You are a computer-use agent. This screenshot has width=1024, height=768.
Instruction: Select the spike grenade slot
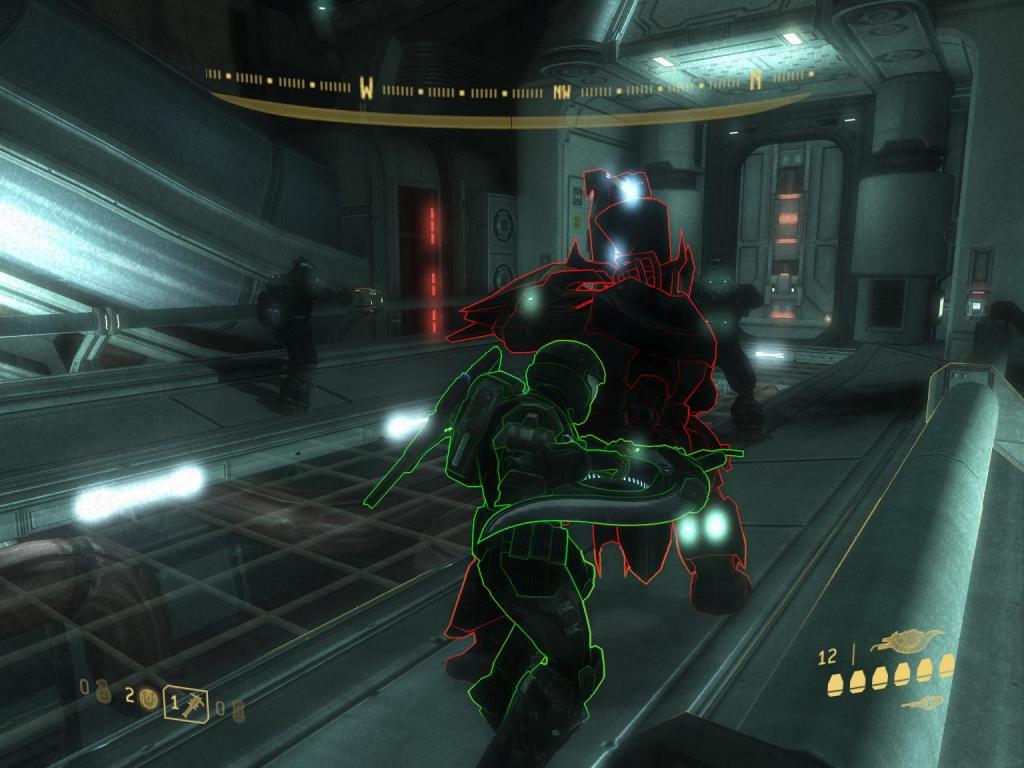[x=186, y=702]
